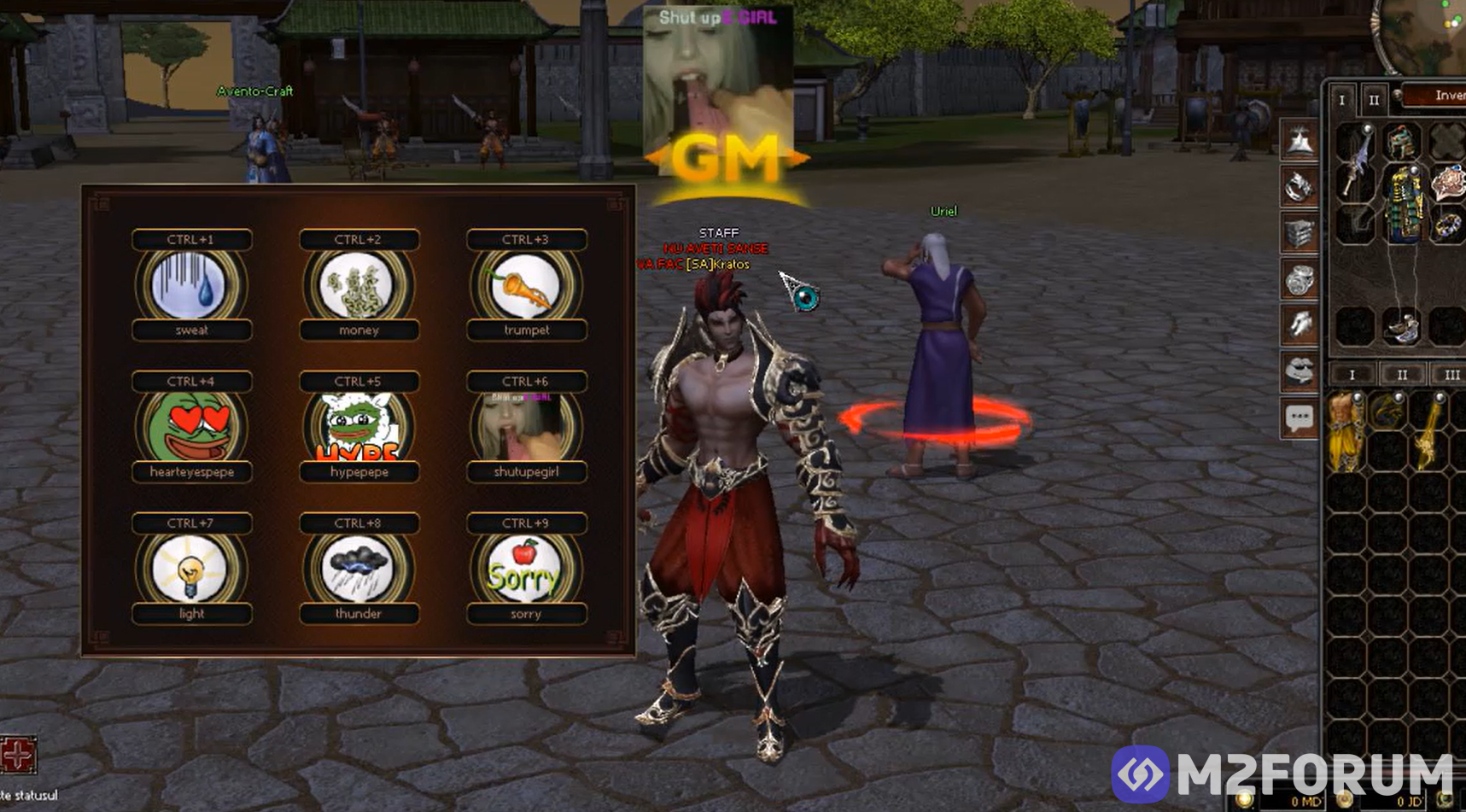Pick the golden sword inventory item
This screenshot has width=1466, height=812.
[1430, 431]
